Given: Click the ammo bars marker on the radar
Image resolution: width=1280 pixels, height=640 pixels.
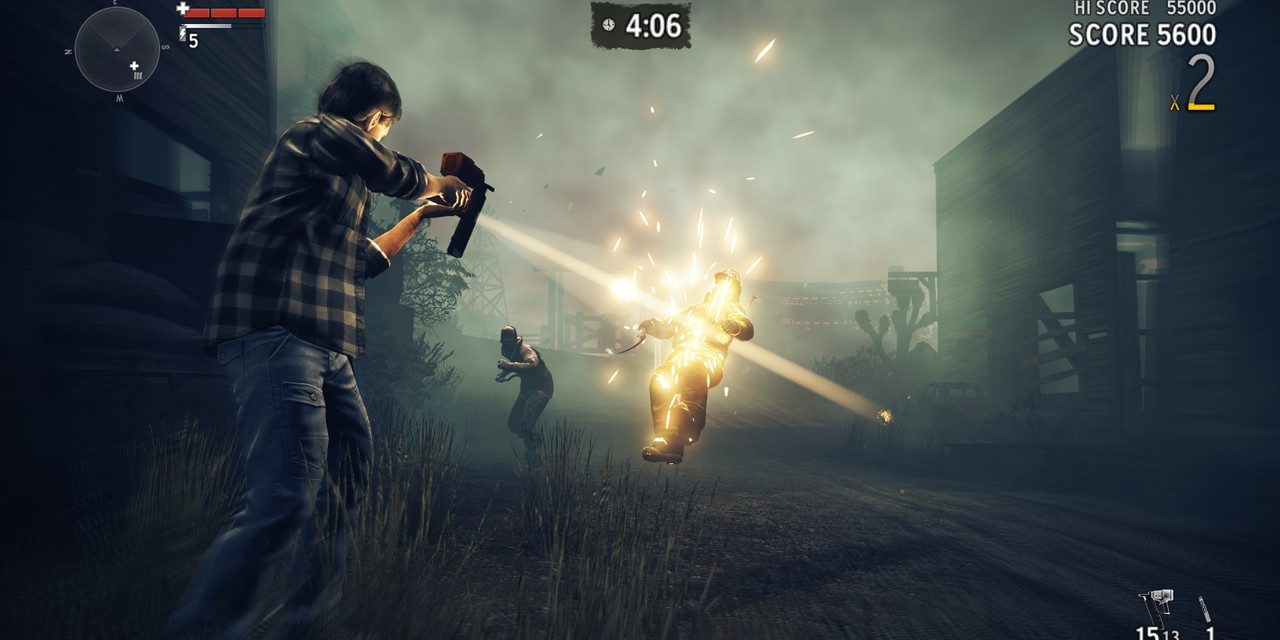Looking at the screenshot, I should (138, 76).
